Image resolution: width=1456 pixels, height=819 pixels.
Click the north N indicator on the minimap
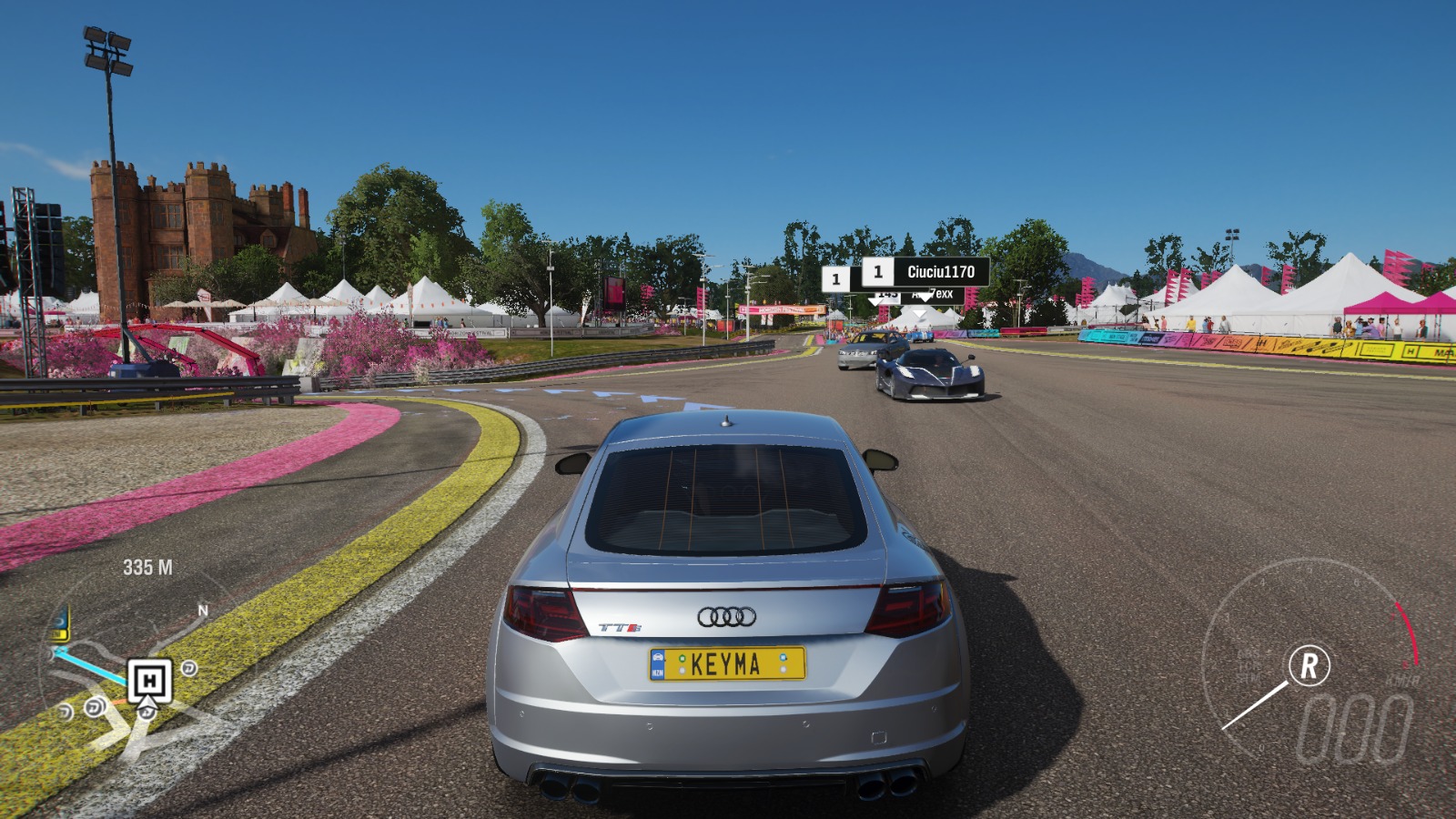(x=203, y=611)
